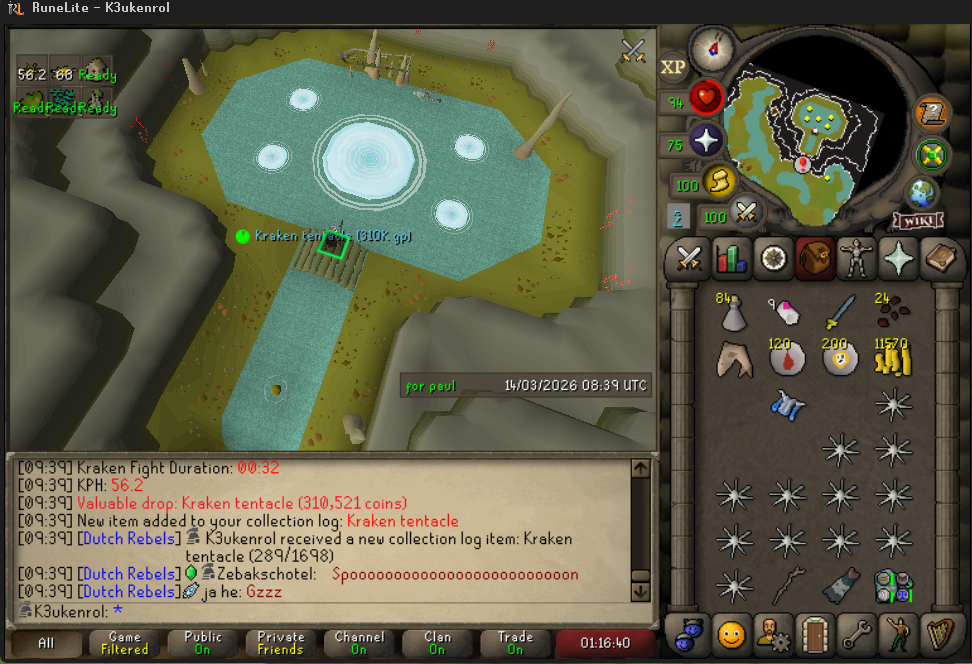Click the blue sword in inventory
The width and height of the screenshot is (972, 664).
pyautogui.click(x=840, y=311)
